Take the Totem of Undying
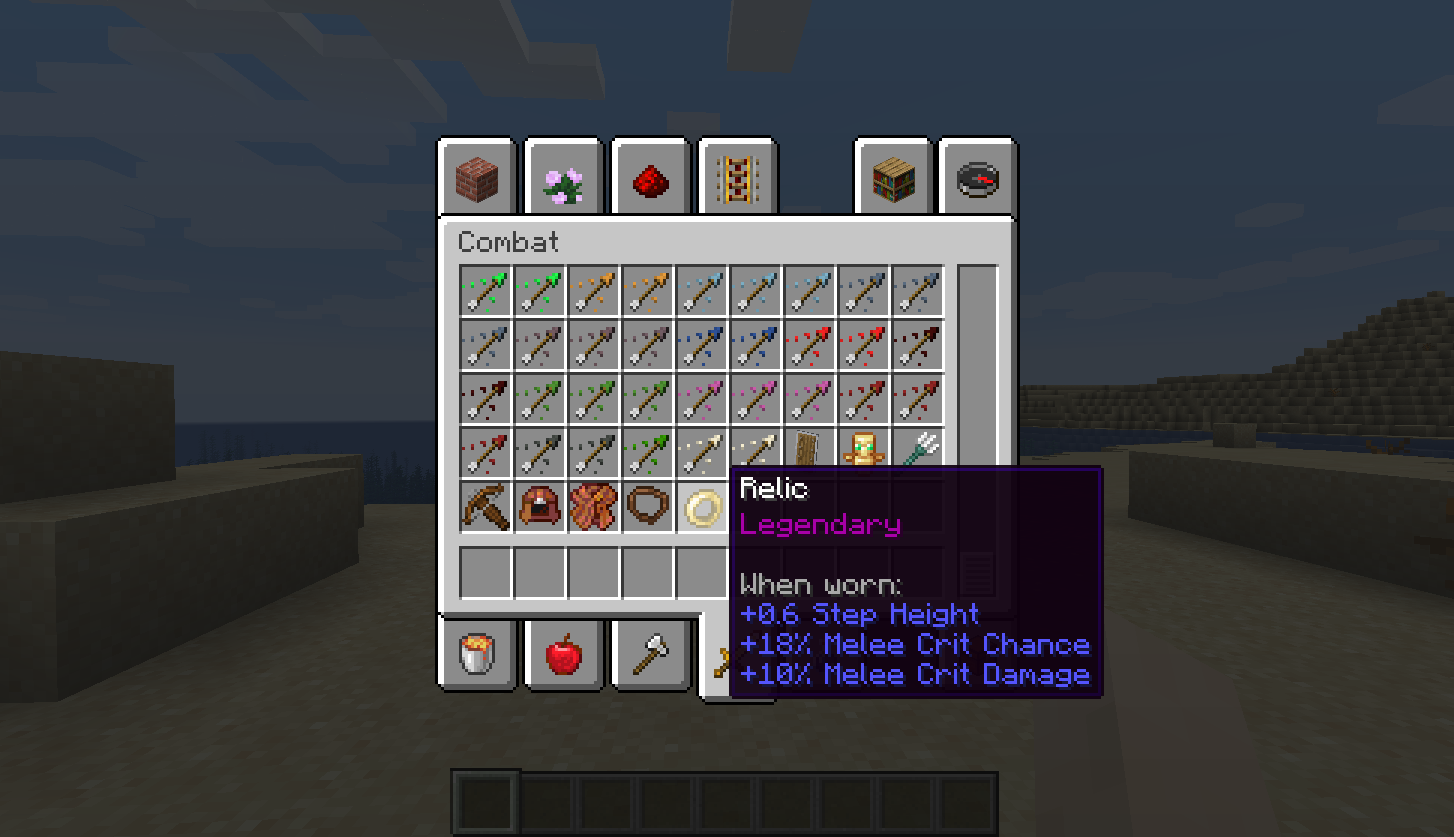Screen dimensions: 1454x837 [x=864, y=451]
